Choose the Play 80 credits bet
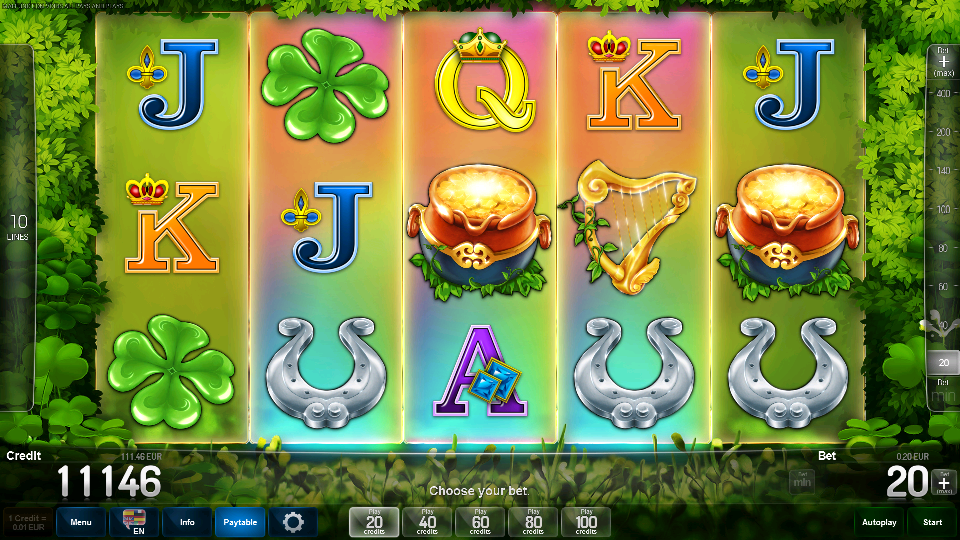960x540 pixels. pos(533,522)
